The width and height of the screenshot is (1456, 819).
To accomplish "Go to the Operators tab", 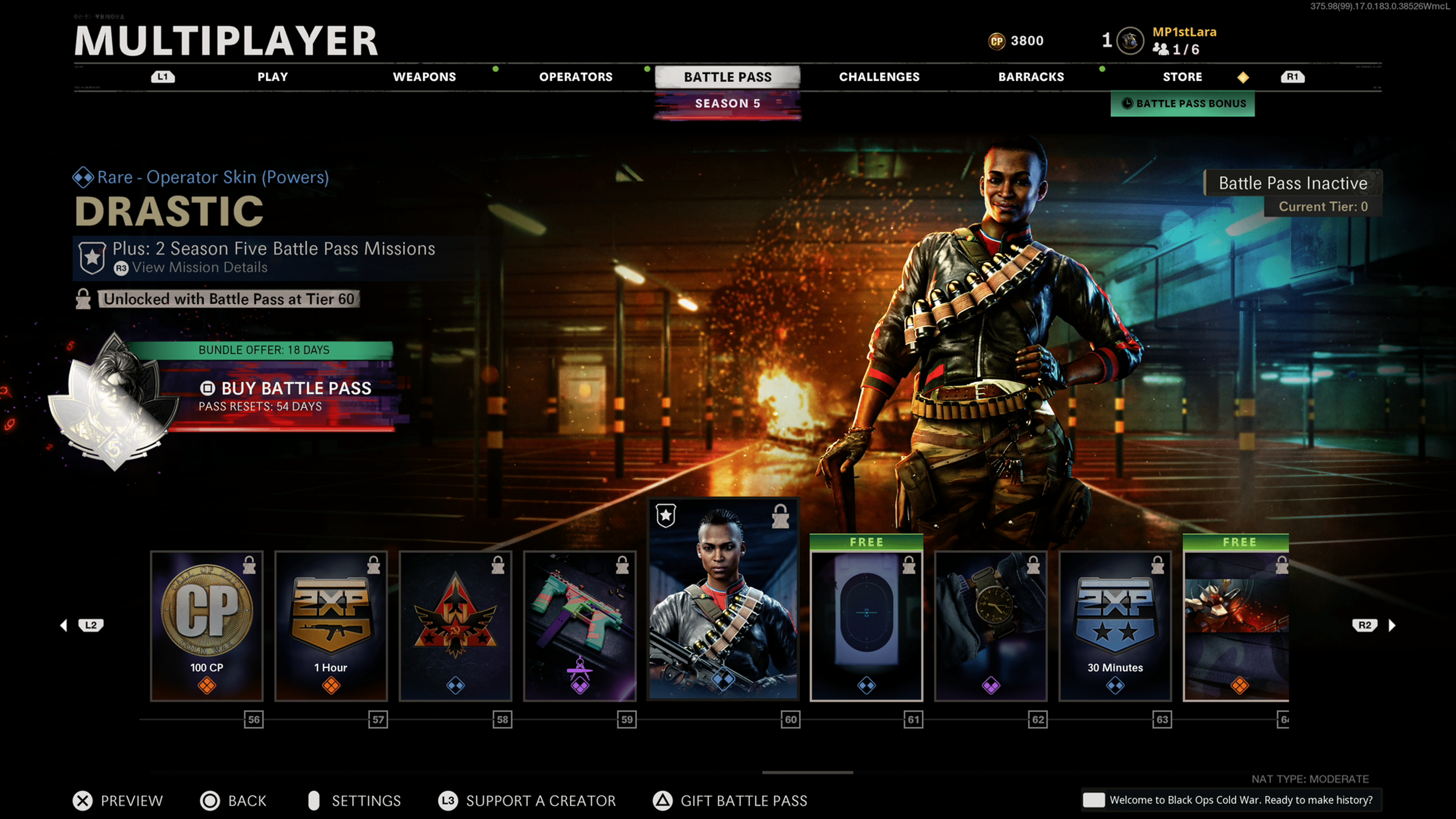I will click(x=576, y=77).
